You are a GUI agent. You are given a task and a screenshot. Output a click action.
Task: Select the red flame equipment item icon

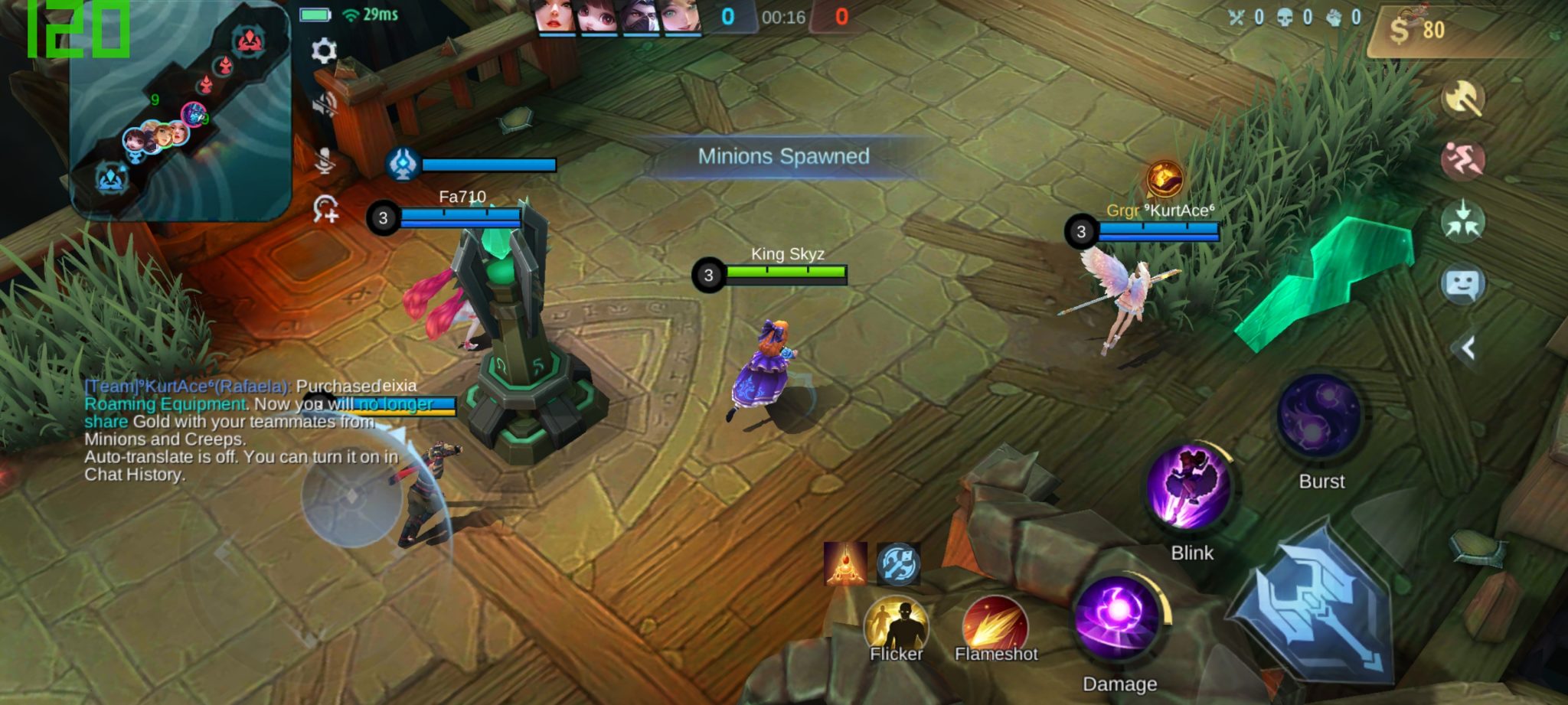(845, 563)
